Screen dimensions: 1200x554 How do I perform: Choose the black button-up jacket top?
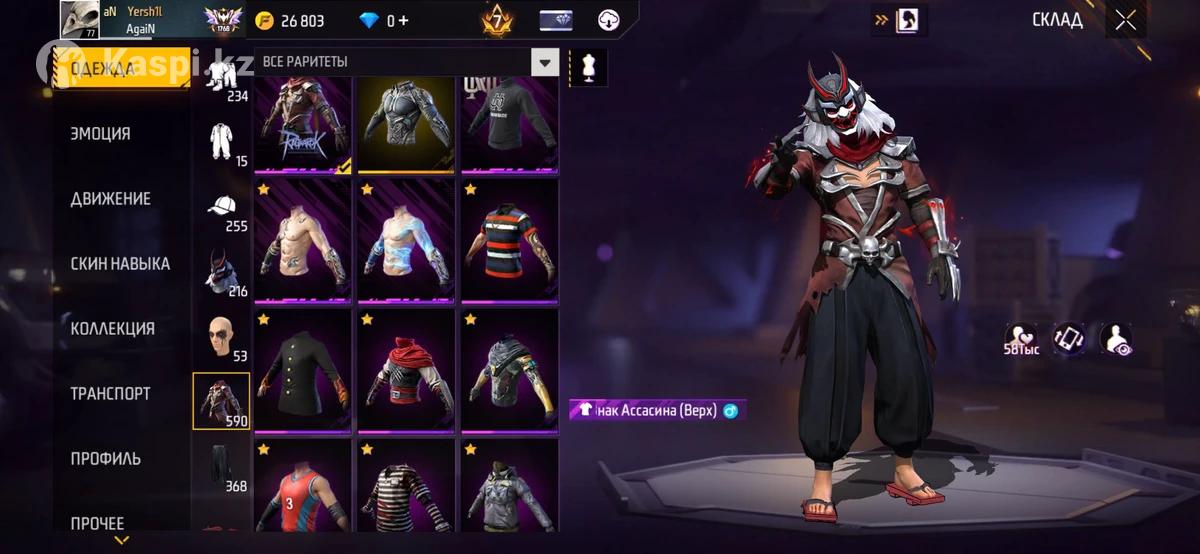pos(302,370)
